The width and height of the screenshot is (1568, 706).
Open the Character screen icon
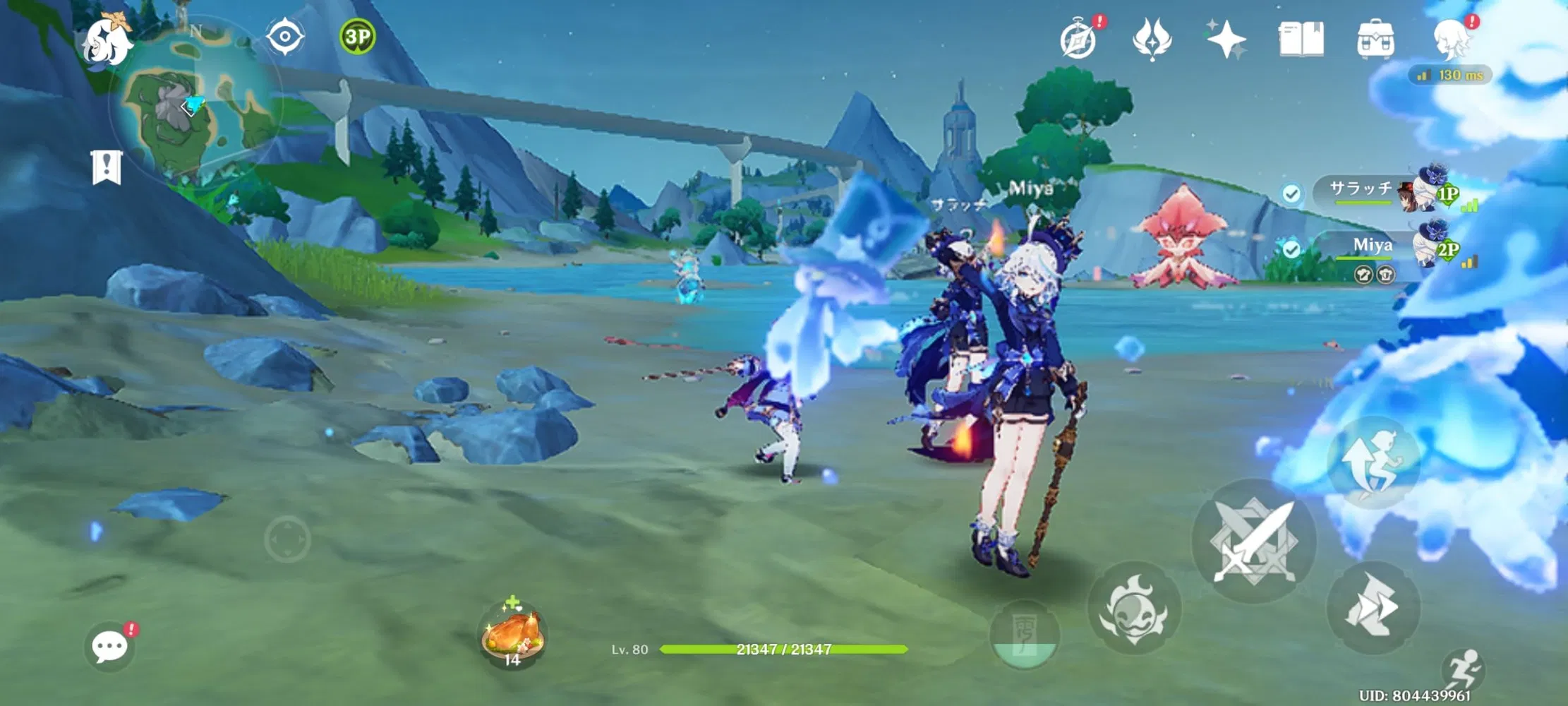[1452, 40]
